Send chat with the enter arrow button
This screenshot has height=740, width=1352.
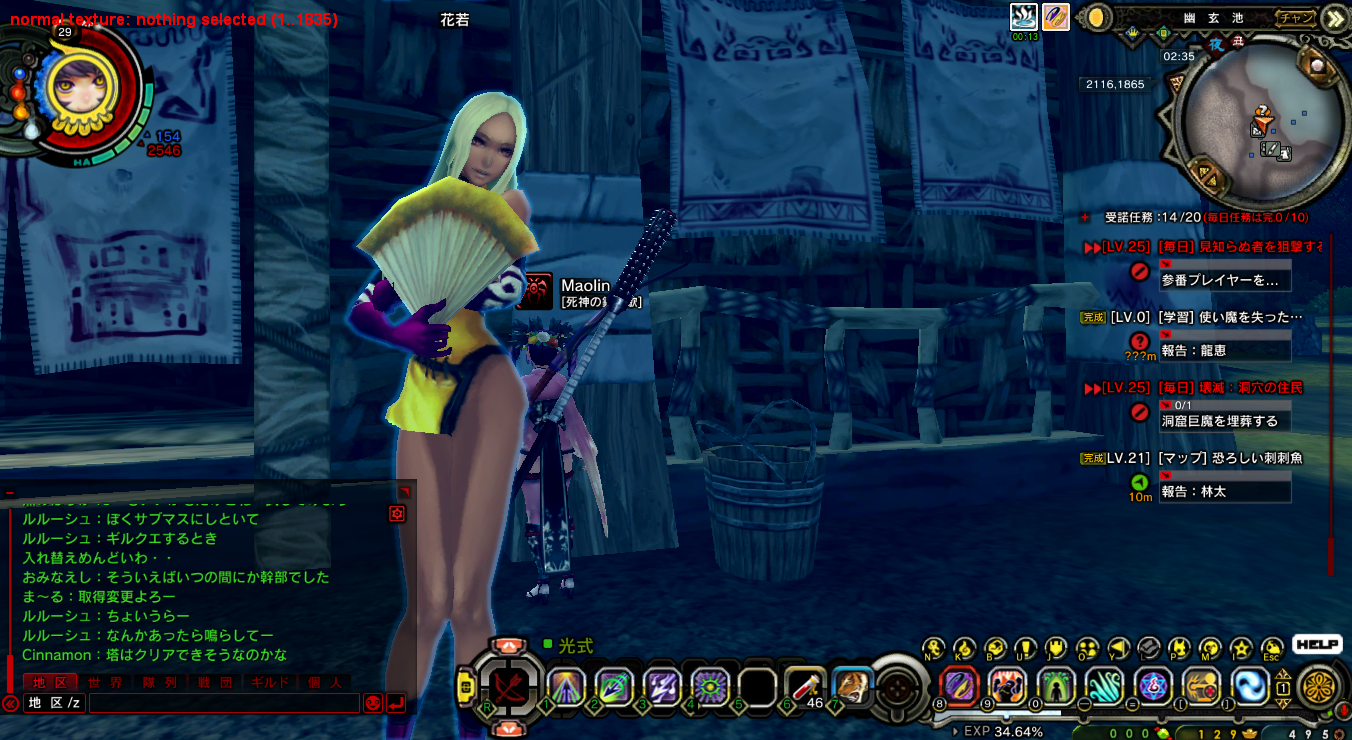click(x=396, y=703)
